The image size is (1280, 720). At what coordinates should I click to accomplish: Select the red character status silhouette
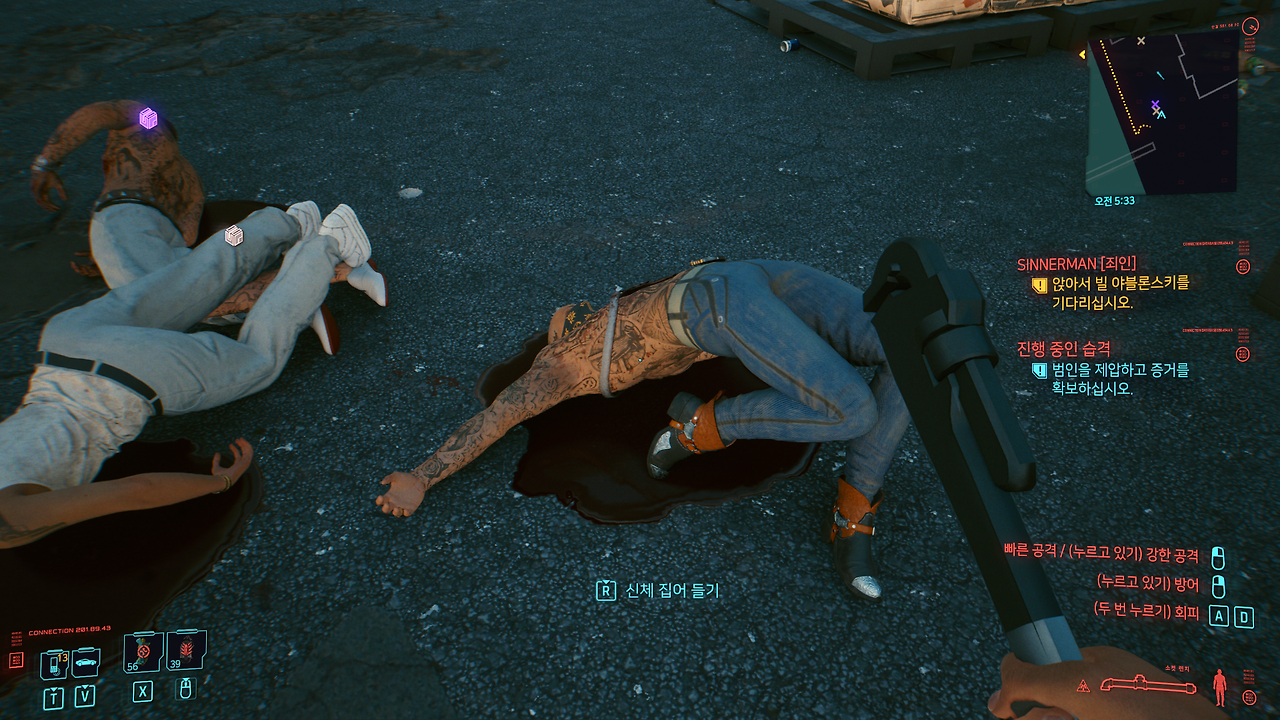click(1220, 688)
